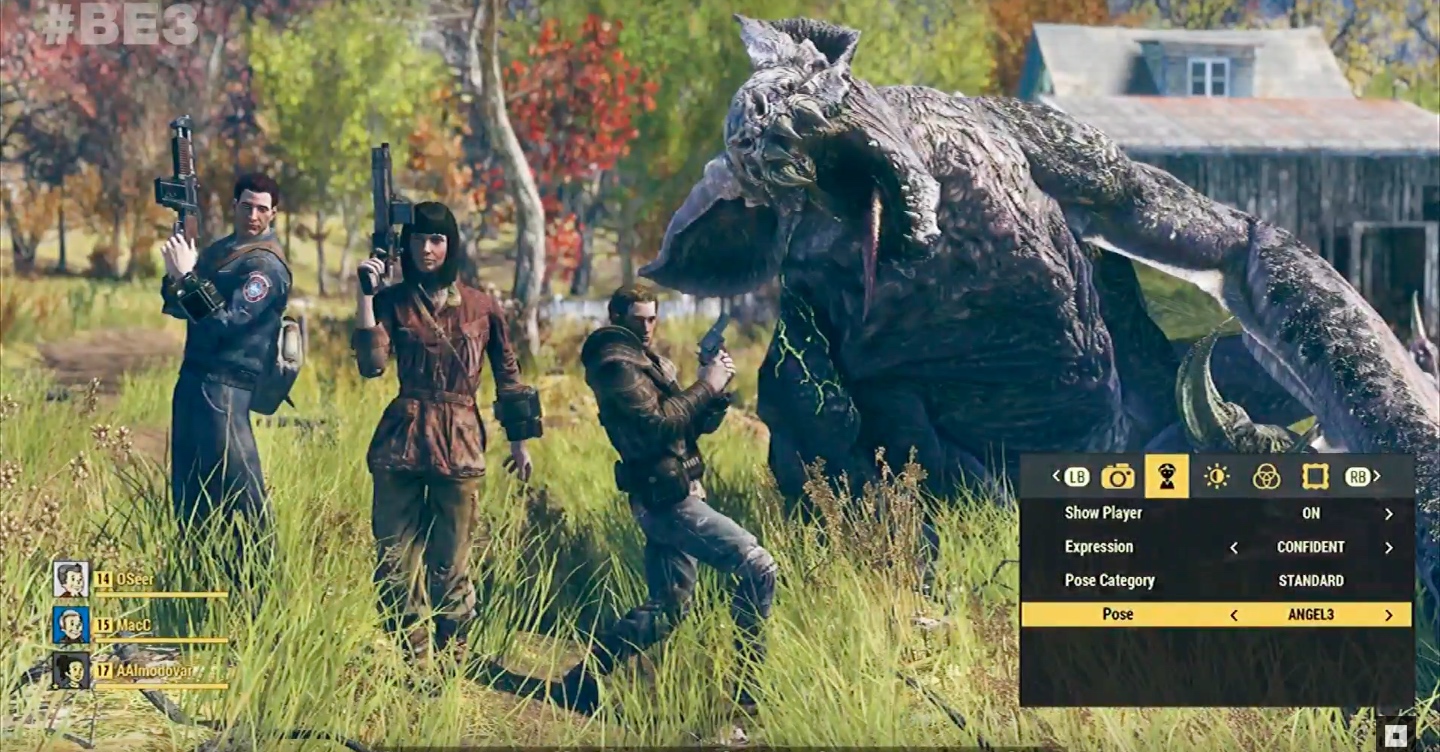Toggle Show Player with its right arrow
1440x752 pixels.
(x=1388, y=514)
